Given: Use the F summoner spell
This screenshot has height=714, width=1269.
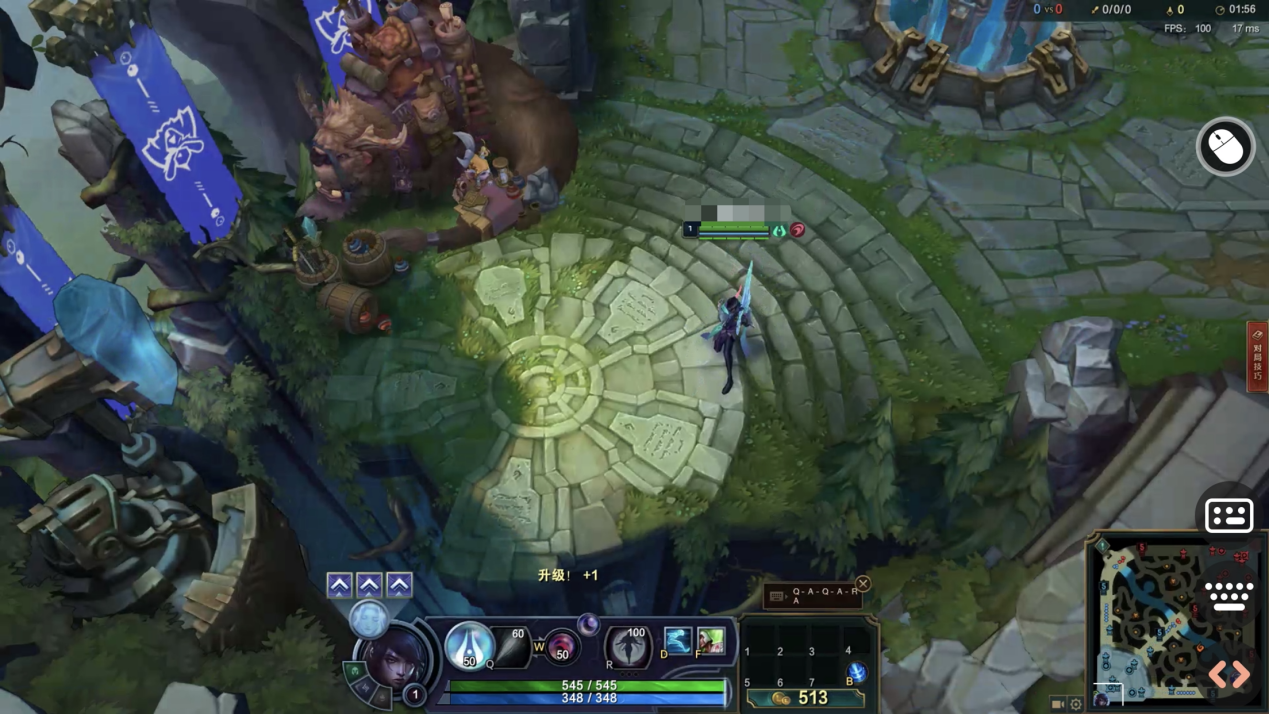Looking at the screenshot, I should 711,640.
